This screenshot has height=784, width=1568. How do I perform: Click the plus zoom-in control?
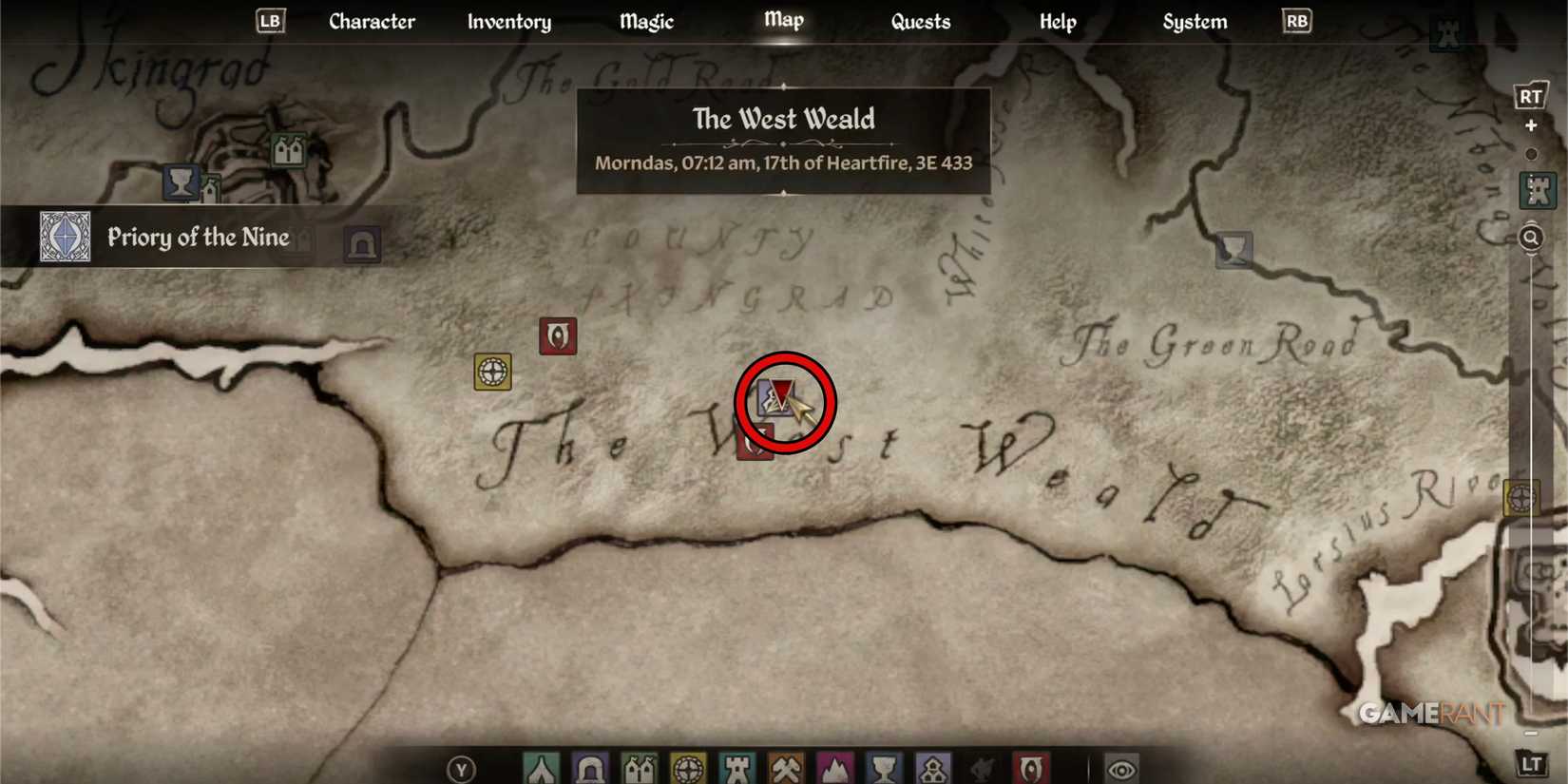coord(1532,124)
